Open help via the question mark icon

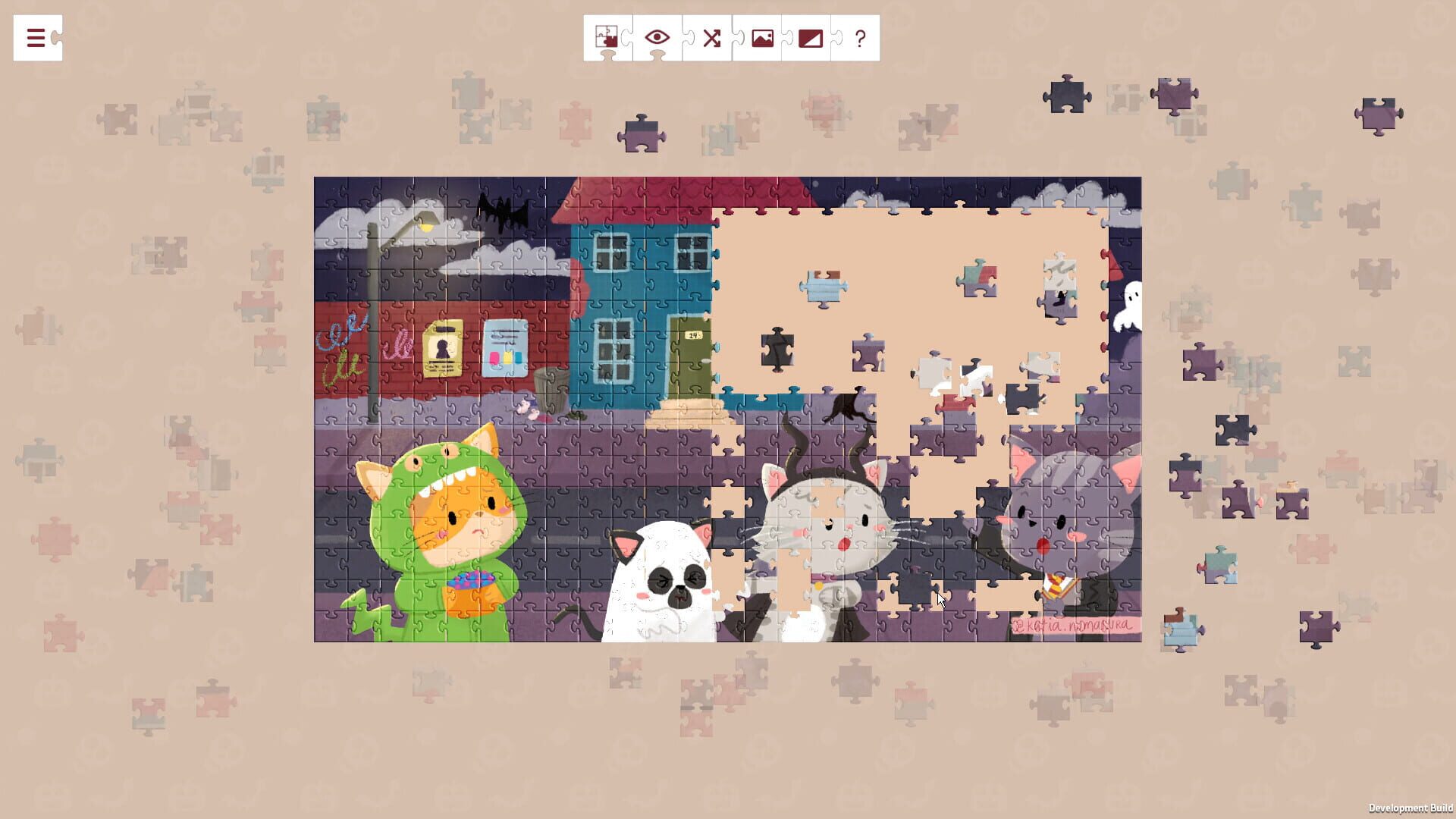pos(858,37)
